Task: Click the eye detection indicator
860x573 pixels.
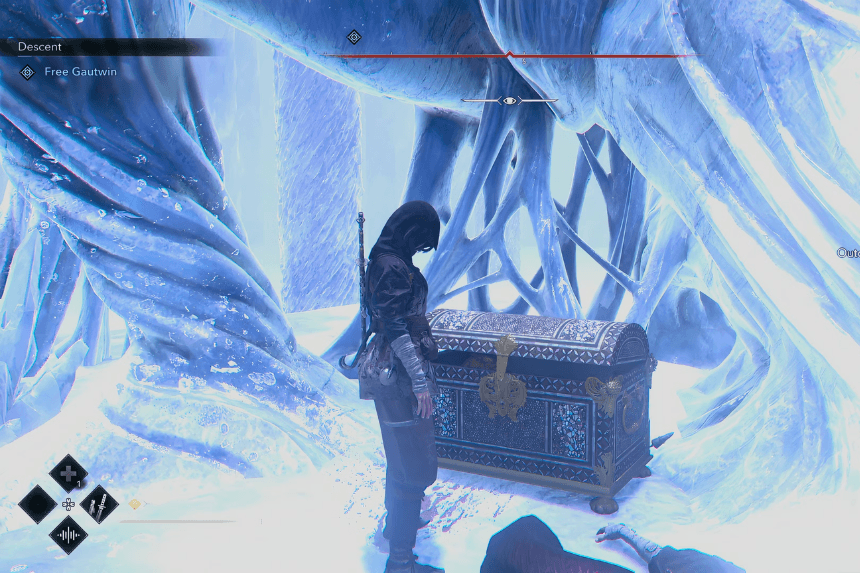Action: [x=510, y=101]
